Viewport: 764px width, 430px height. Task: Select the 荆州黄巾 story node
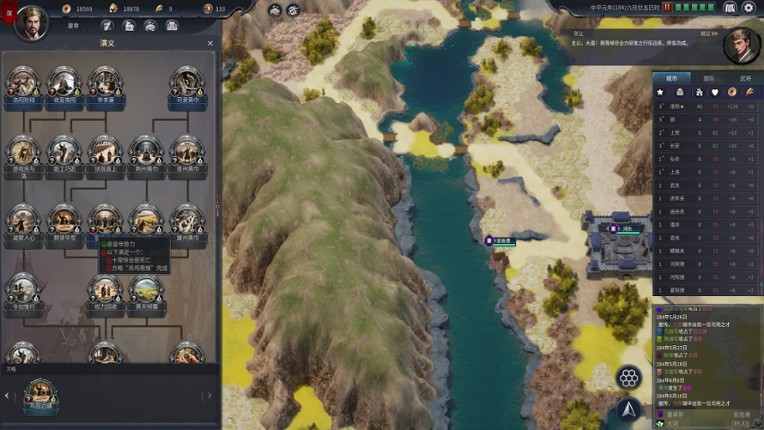146,152
